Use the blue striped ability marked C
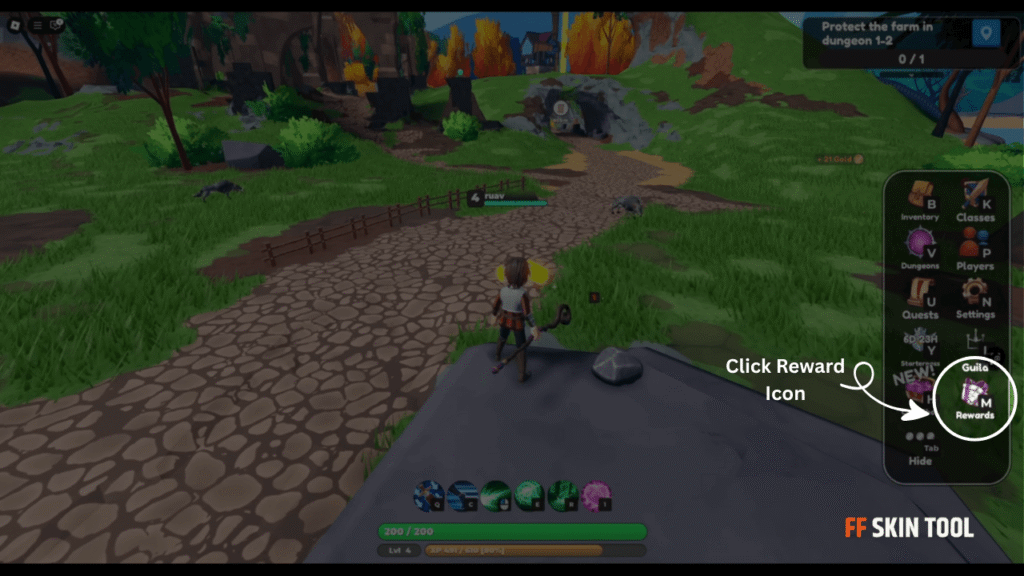Image resolution: width=1024 pixels, height=576 pixels. 463,495
